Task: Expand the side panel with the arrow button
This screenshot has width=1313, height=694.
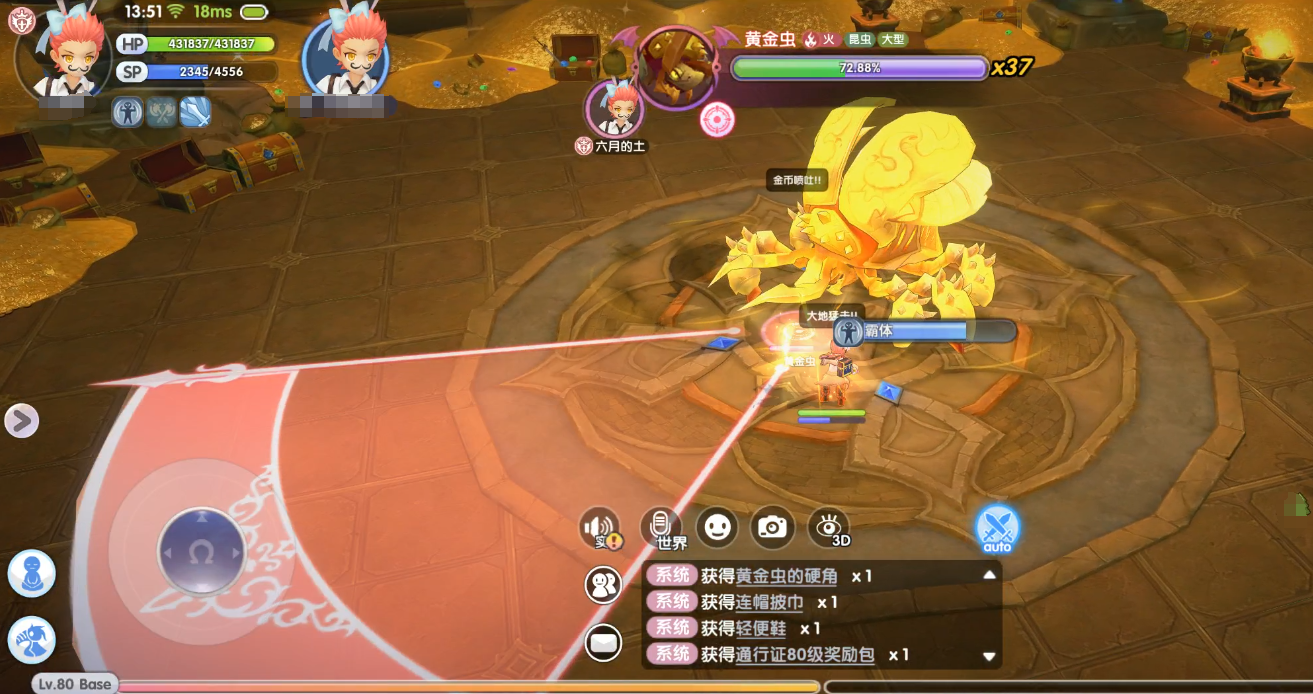Action: pos(21,421)
